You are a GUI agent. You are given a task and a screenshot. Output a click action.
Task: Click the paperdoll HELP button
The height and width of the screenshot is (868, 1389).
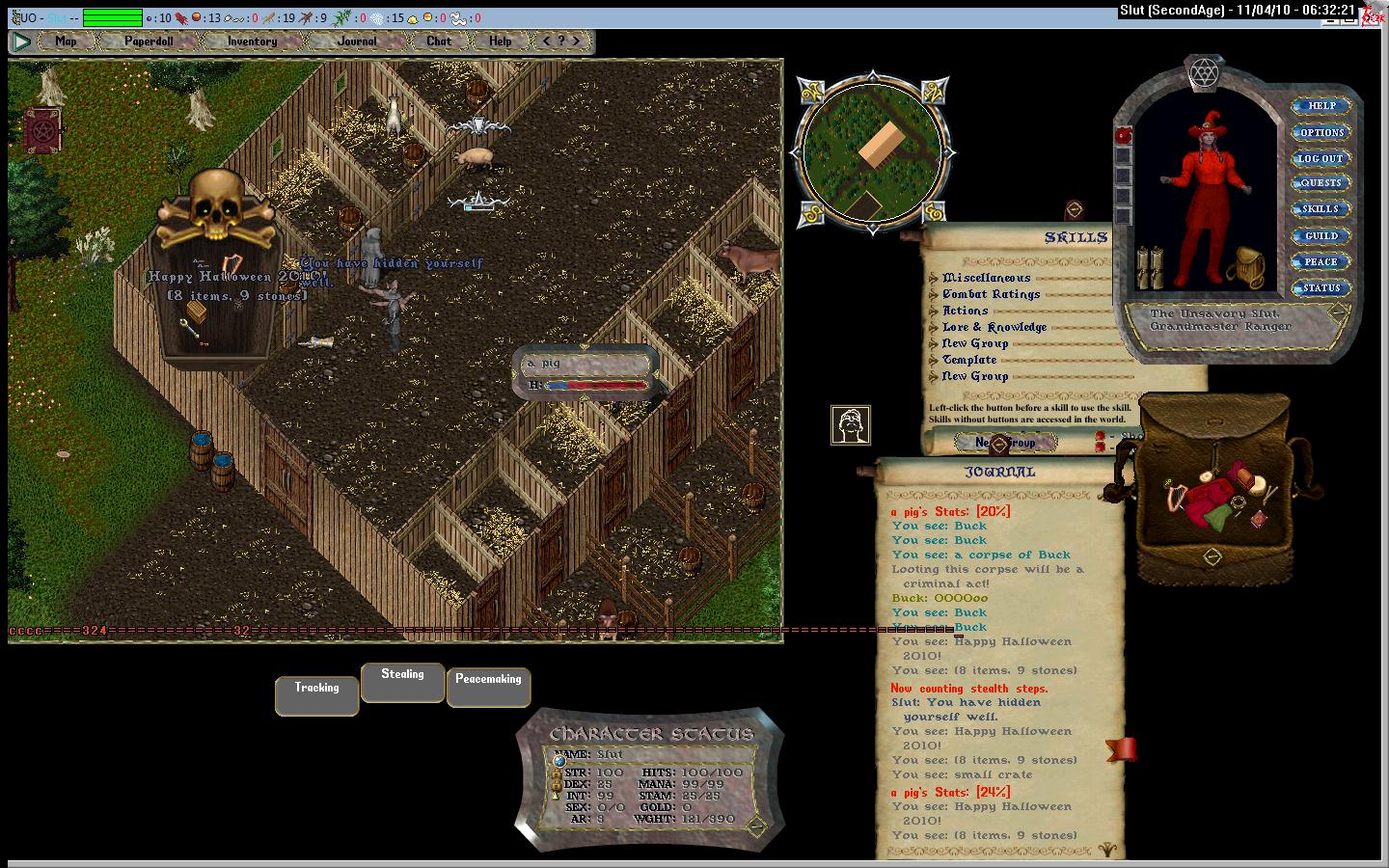pos(1321,106)
